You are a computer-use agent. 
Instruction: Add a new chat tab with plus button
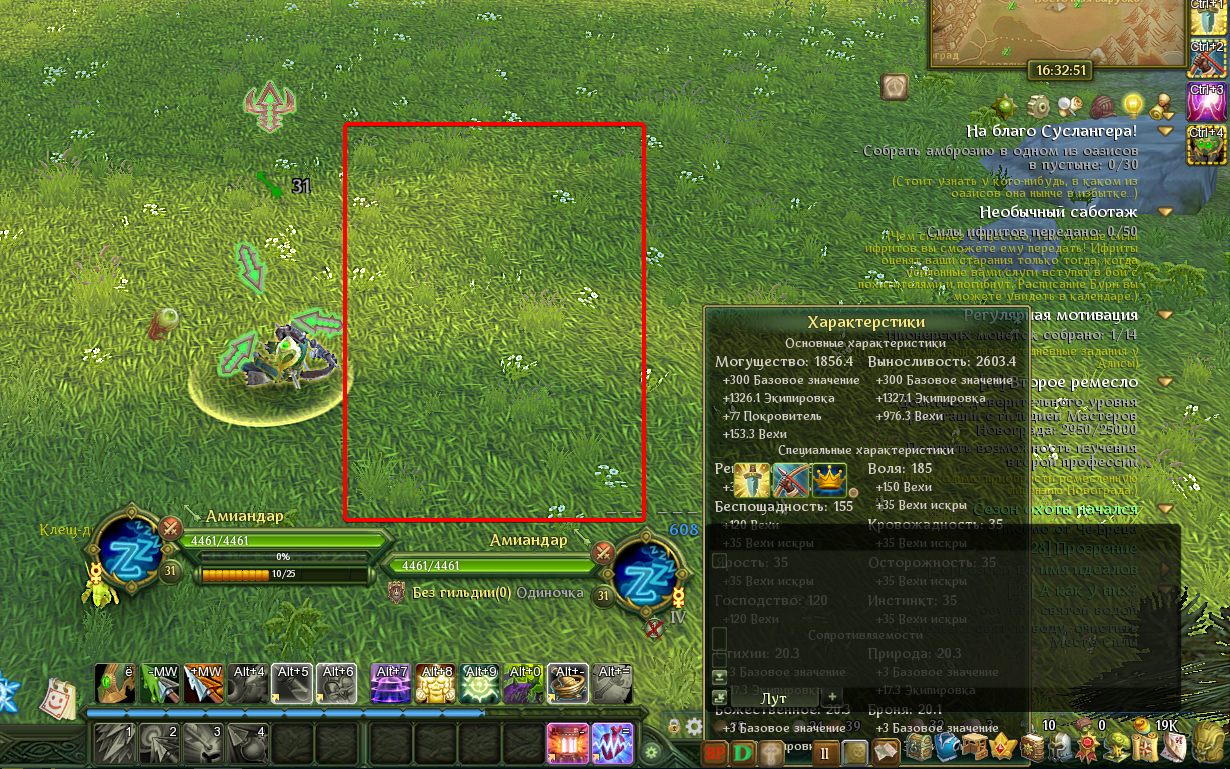[832, 696]
